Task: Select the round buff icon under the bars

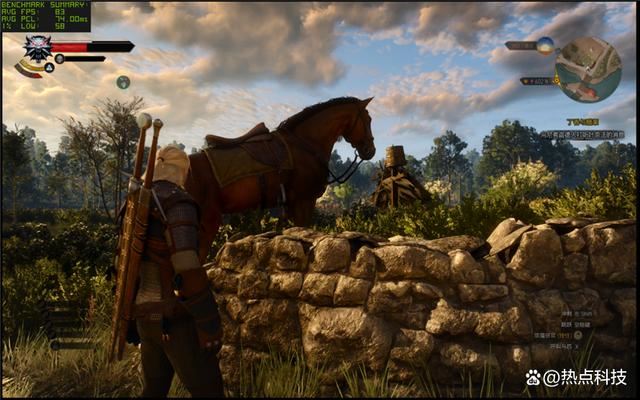Action: (x=123, y=82)
